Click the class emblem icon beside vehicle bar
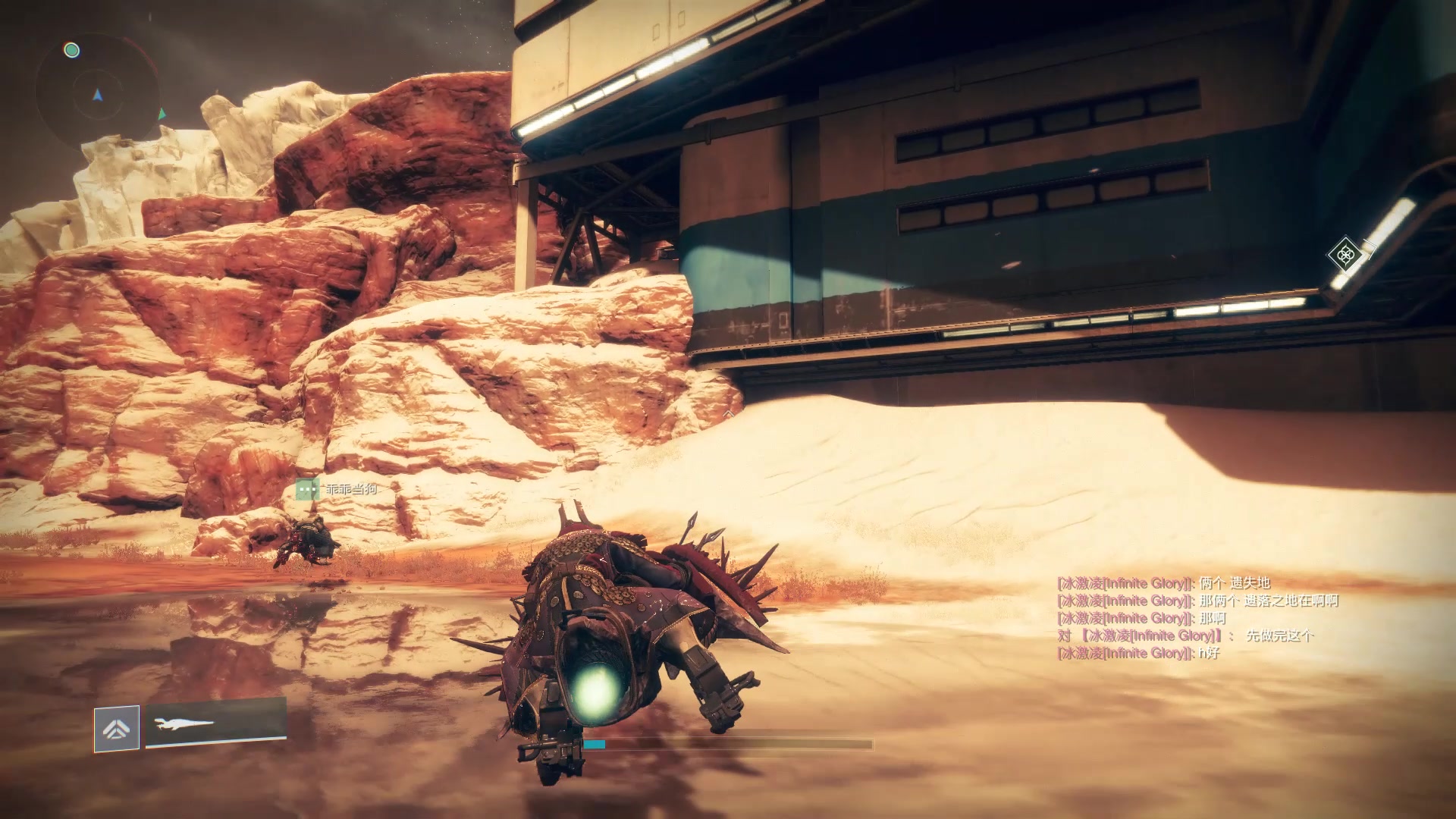This screenshot has height=819, width=1456. (x=117, y=729)
